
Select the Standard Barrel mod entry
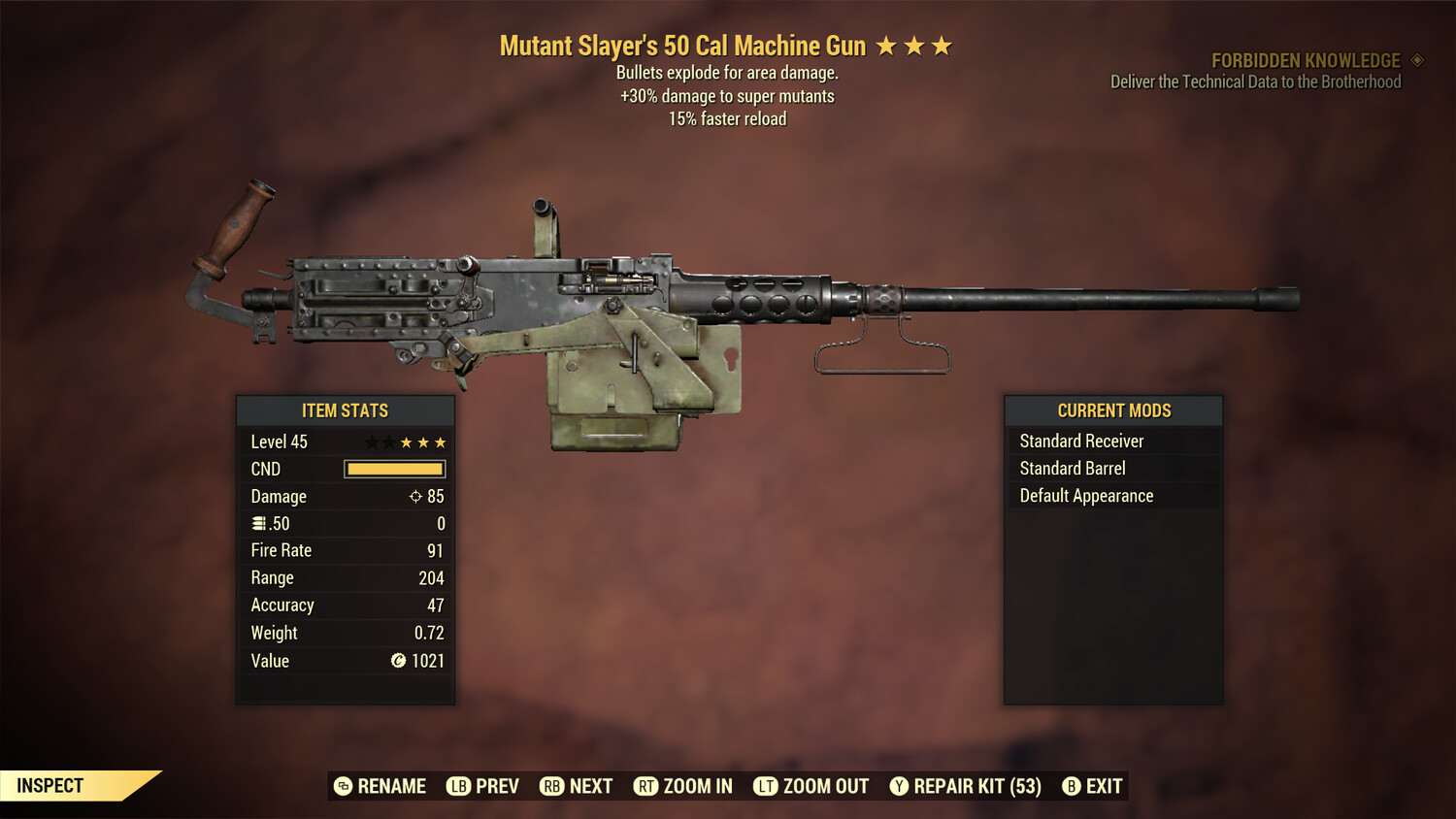click(1072, 468)
